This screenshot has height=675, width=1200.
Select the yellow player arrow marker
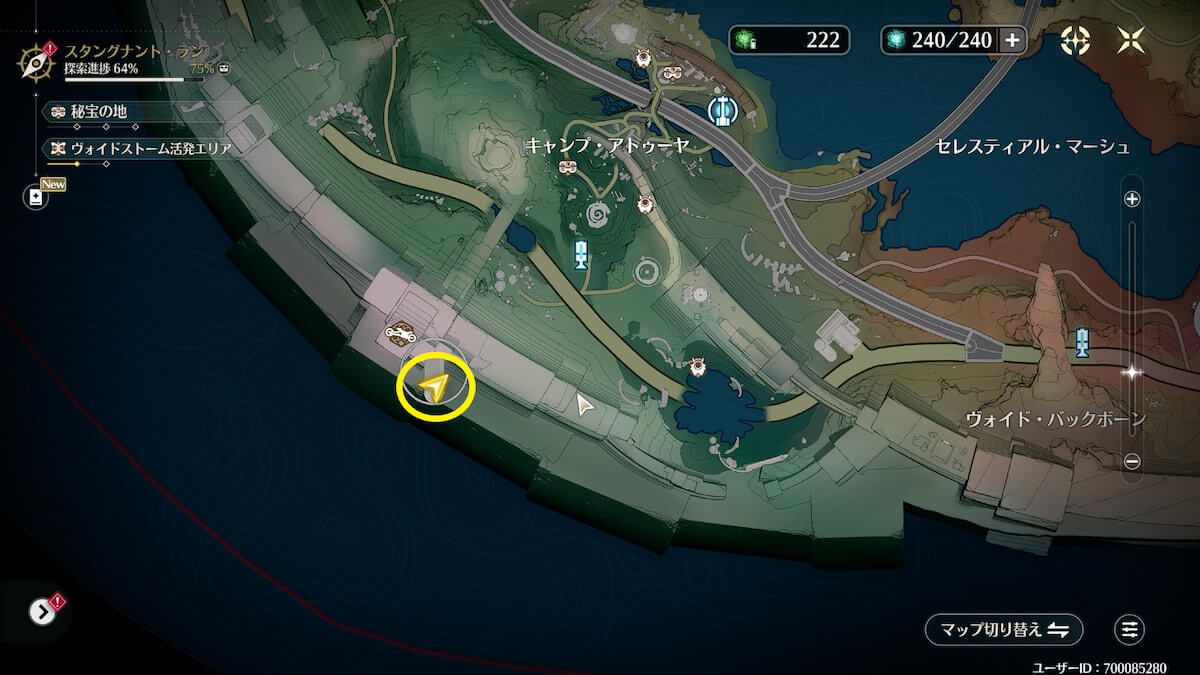click(x=434, y=386)
